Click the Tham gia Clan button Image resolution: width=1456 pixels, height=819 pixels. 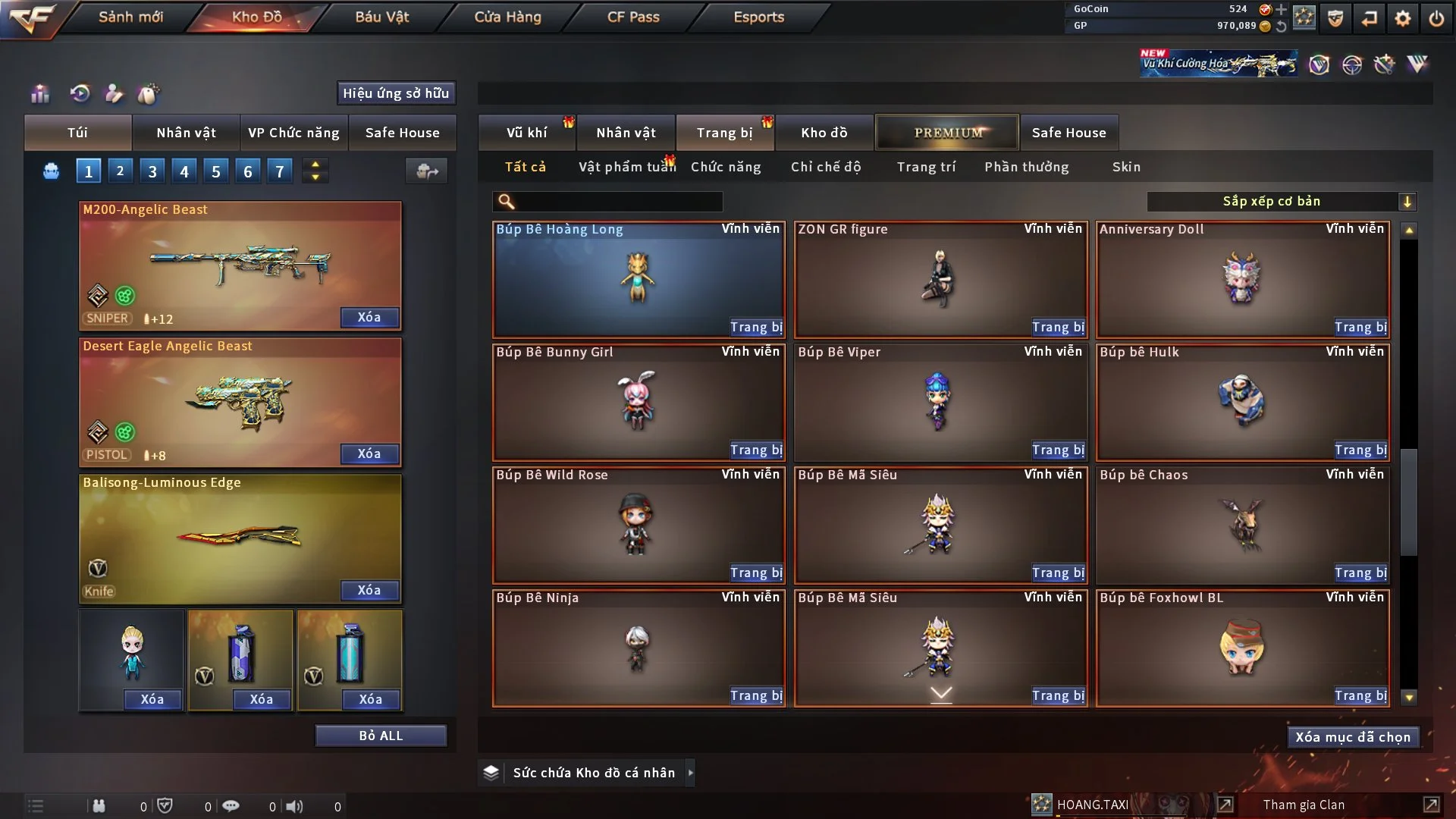click(x=1304, y=805)
